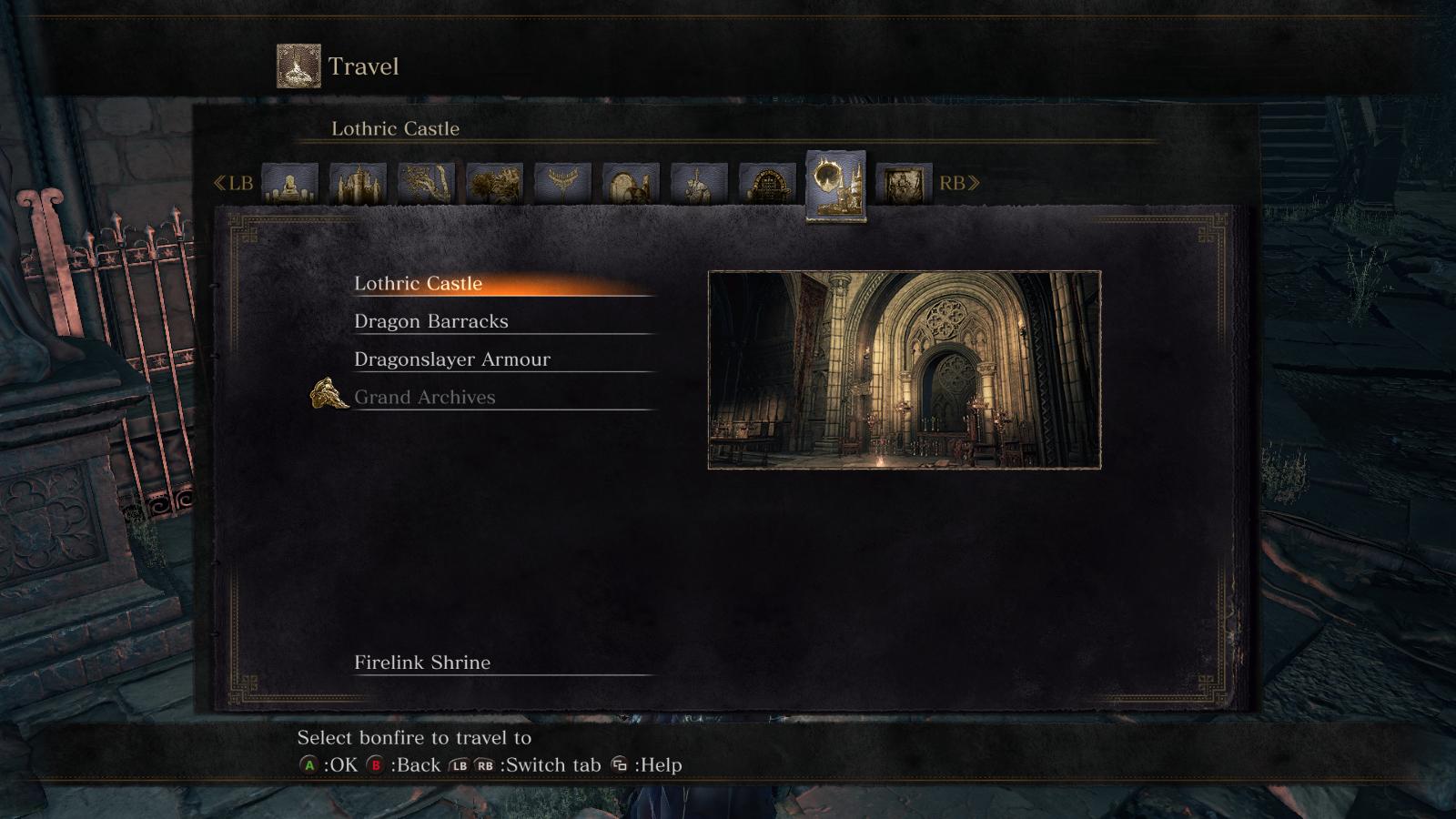
Task: Click the greyed-out Grand Archives entry
Action: 424,397
